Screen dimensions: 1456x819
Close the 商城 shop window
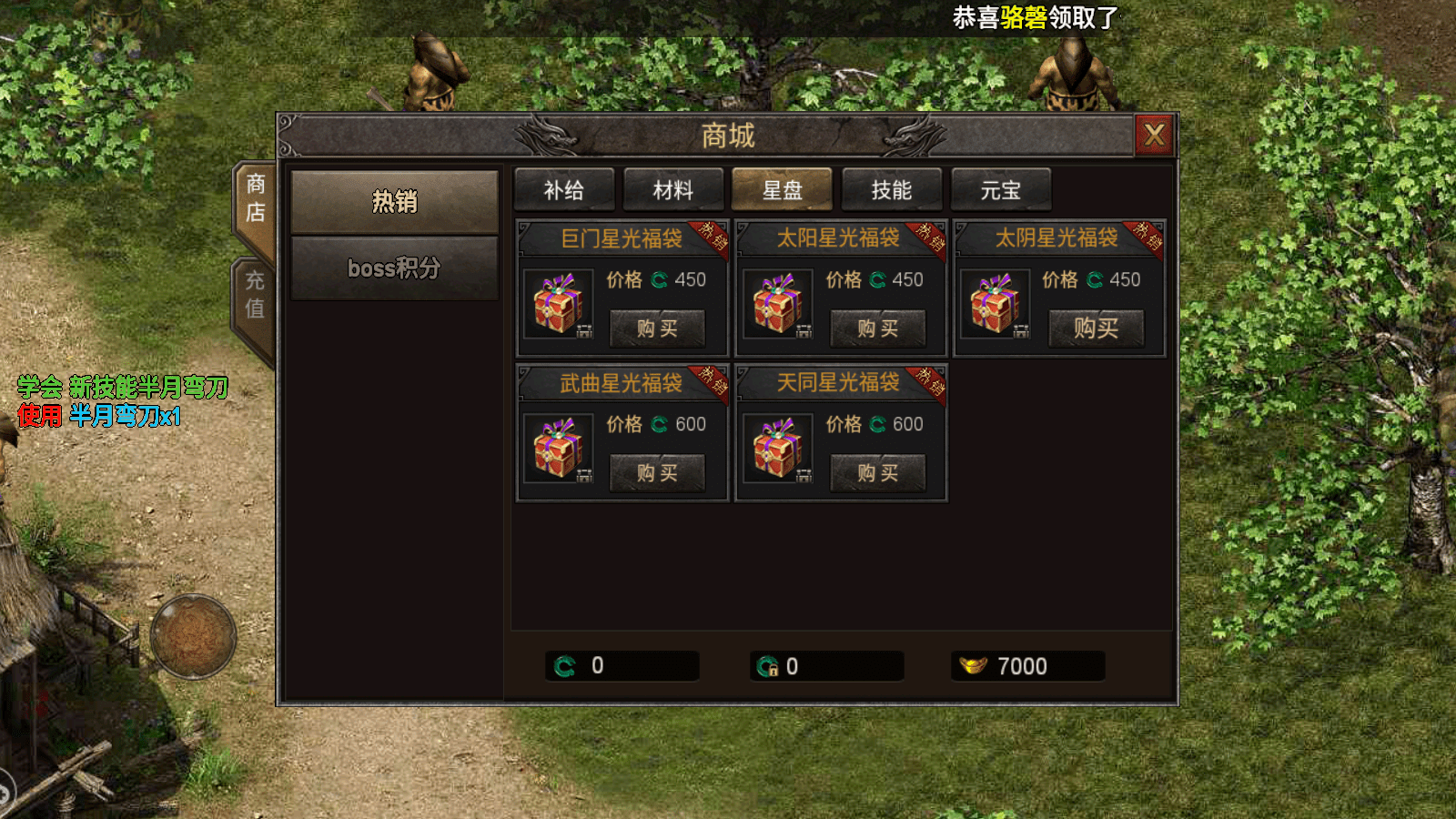click(1154, 136)
